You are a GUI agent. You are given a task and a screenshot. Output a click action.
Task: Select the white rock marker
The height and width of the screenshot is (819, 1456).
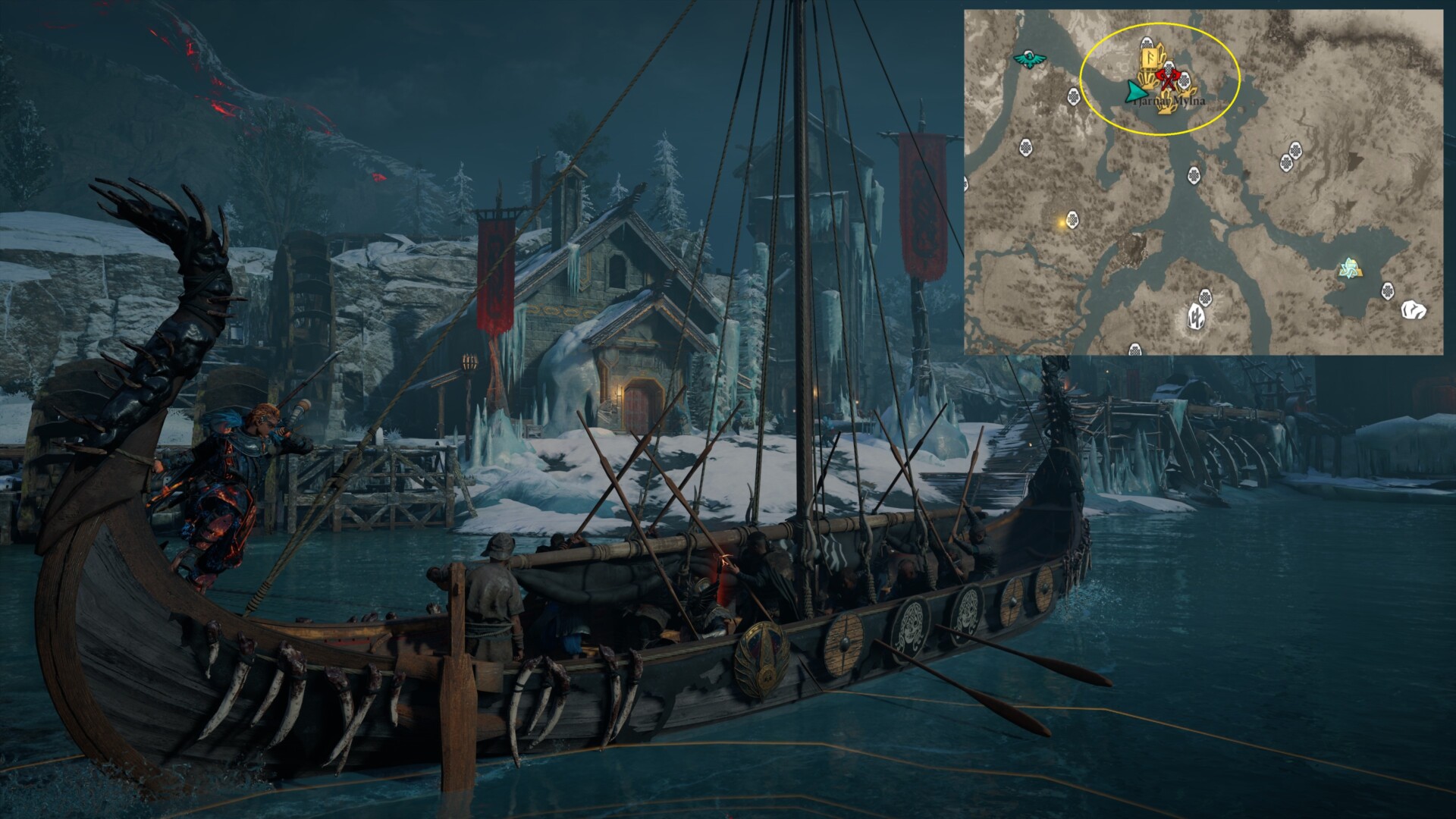pyautogui.click(x=1413, y=309)
